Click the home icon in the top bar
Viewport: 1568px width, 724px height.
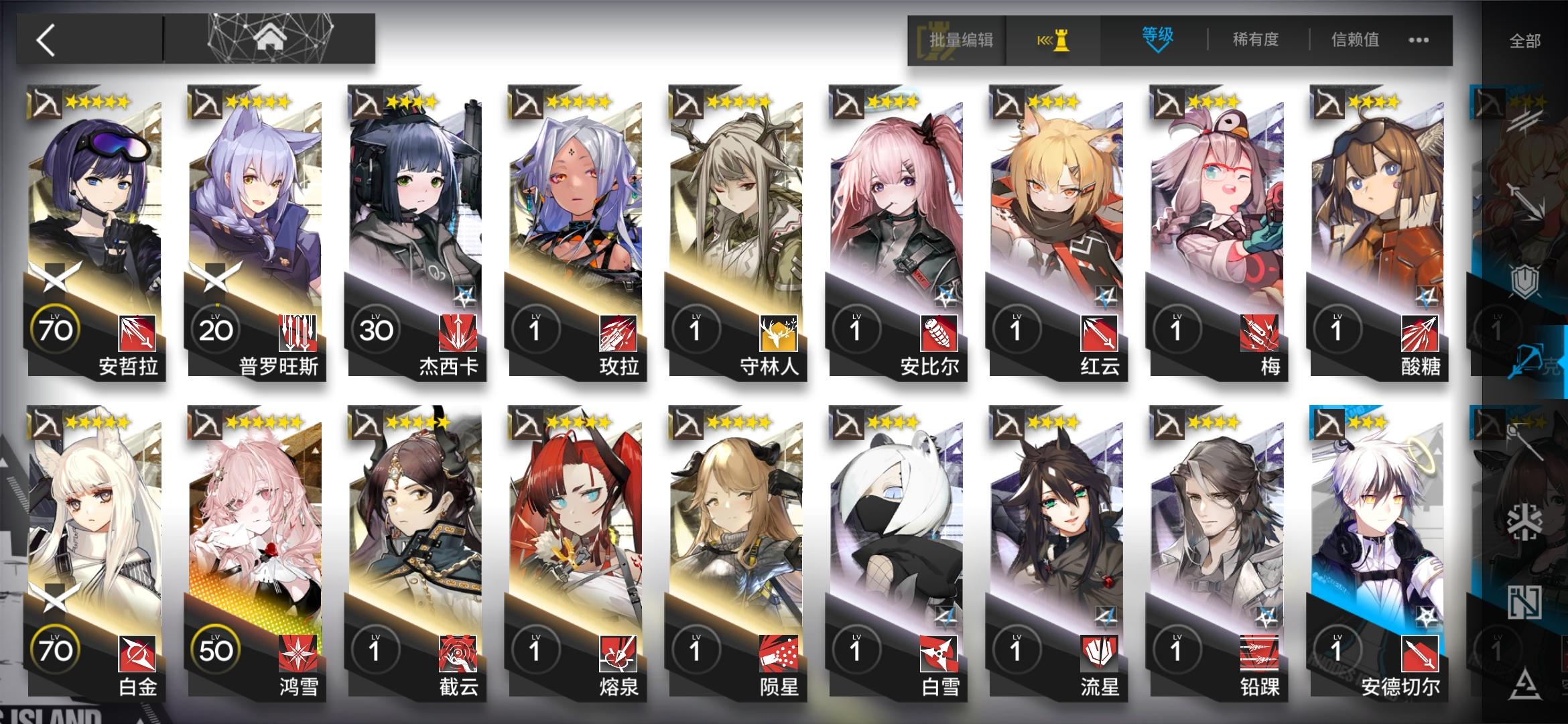[269, 38]
